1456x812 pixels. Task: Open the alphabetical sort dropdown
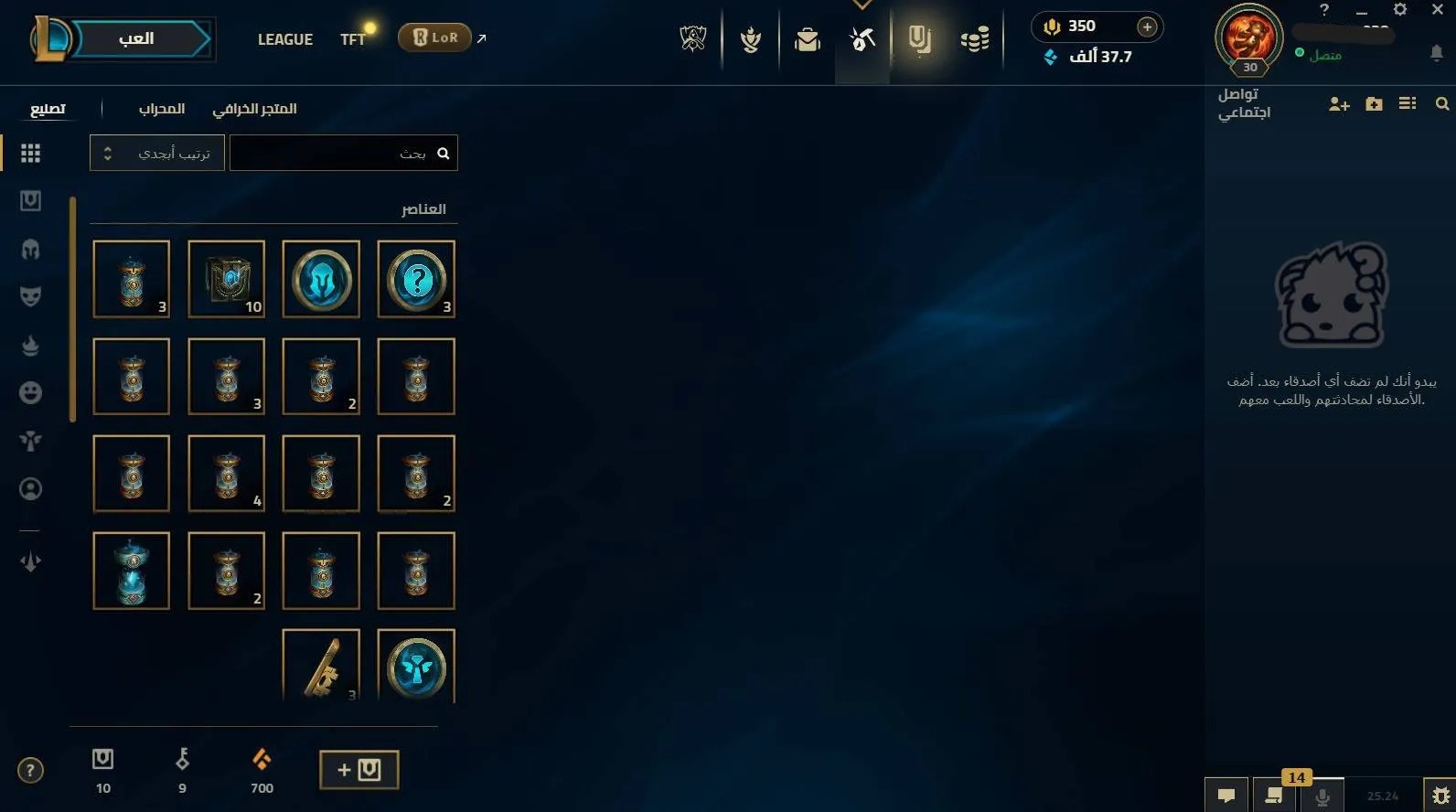pyautogui.click(x=155, y=153)
